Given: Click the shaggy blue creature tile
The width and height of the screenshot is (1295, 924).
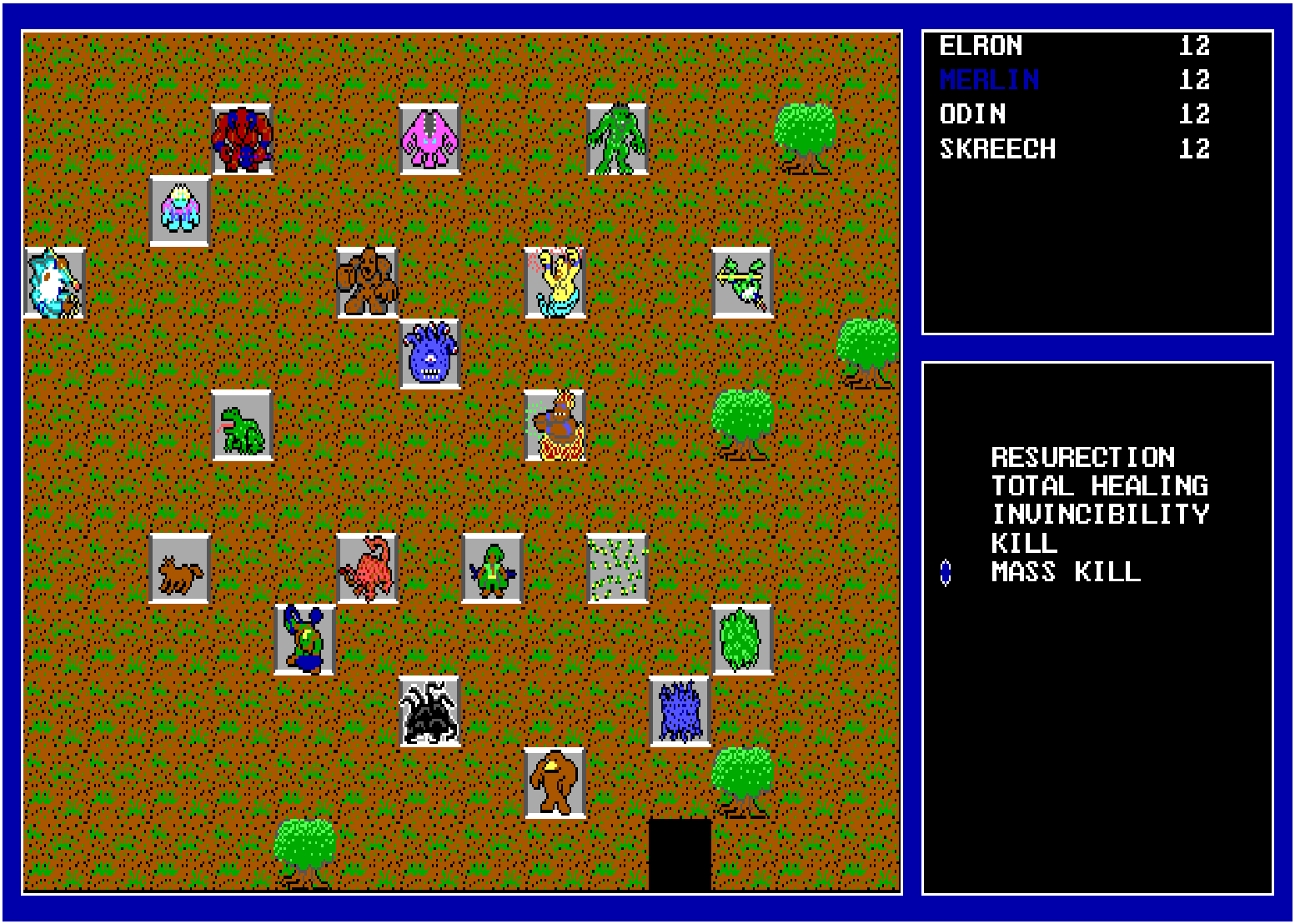Looking at the screenshot, I should click(680, 709).
